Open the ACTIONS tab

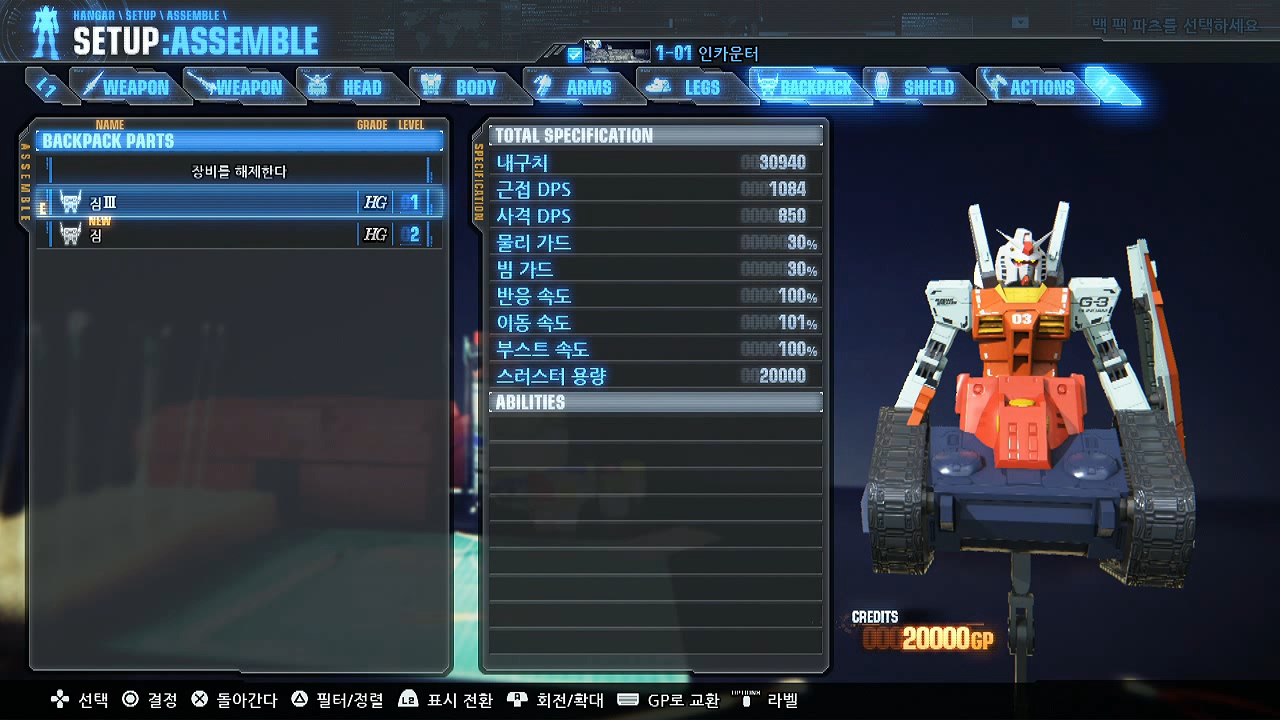click(x=1030, y=87)
